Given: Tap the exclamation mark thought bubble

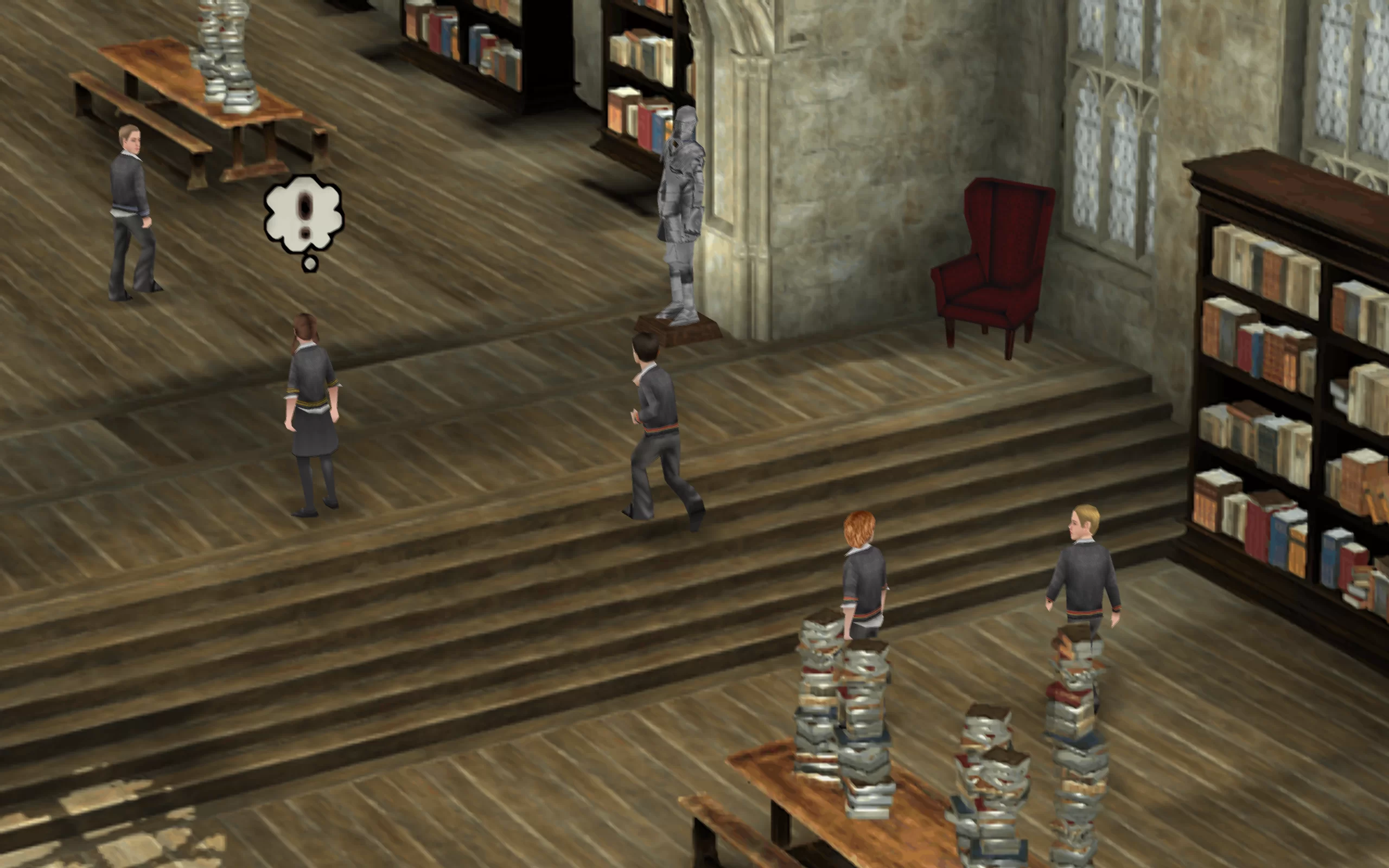Looking at the screenshot, I should pyautogui.click(x=304, y=215).
